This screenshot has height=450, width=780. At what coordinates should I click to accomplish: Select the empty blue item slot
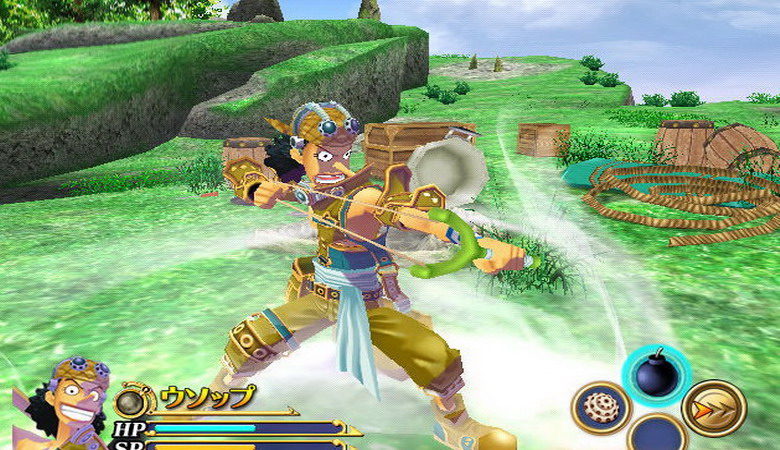pos(656,436)
